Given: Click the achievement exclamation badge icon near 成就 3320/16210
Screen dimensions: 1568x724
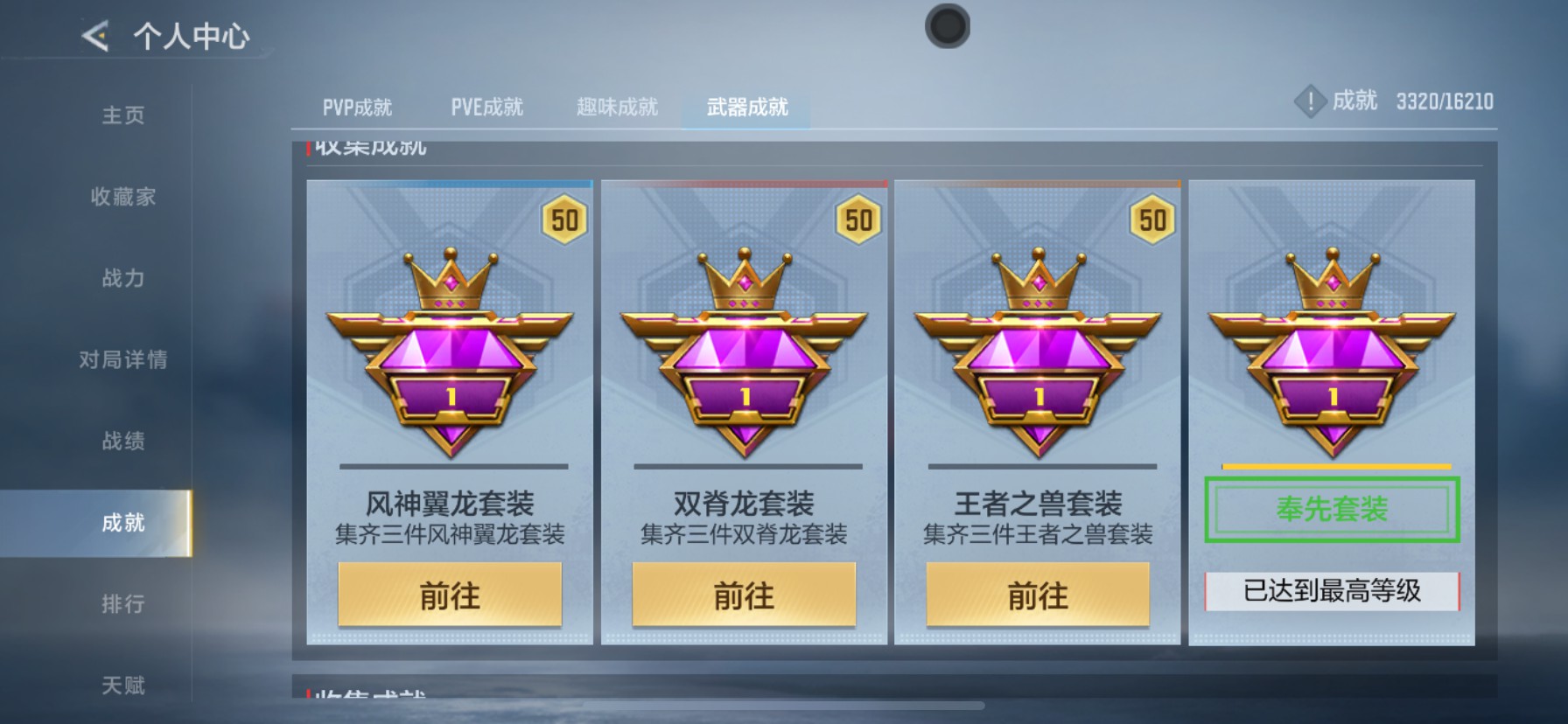Looking at the screenshot, I should point(1309,101).
